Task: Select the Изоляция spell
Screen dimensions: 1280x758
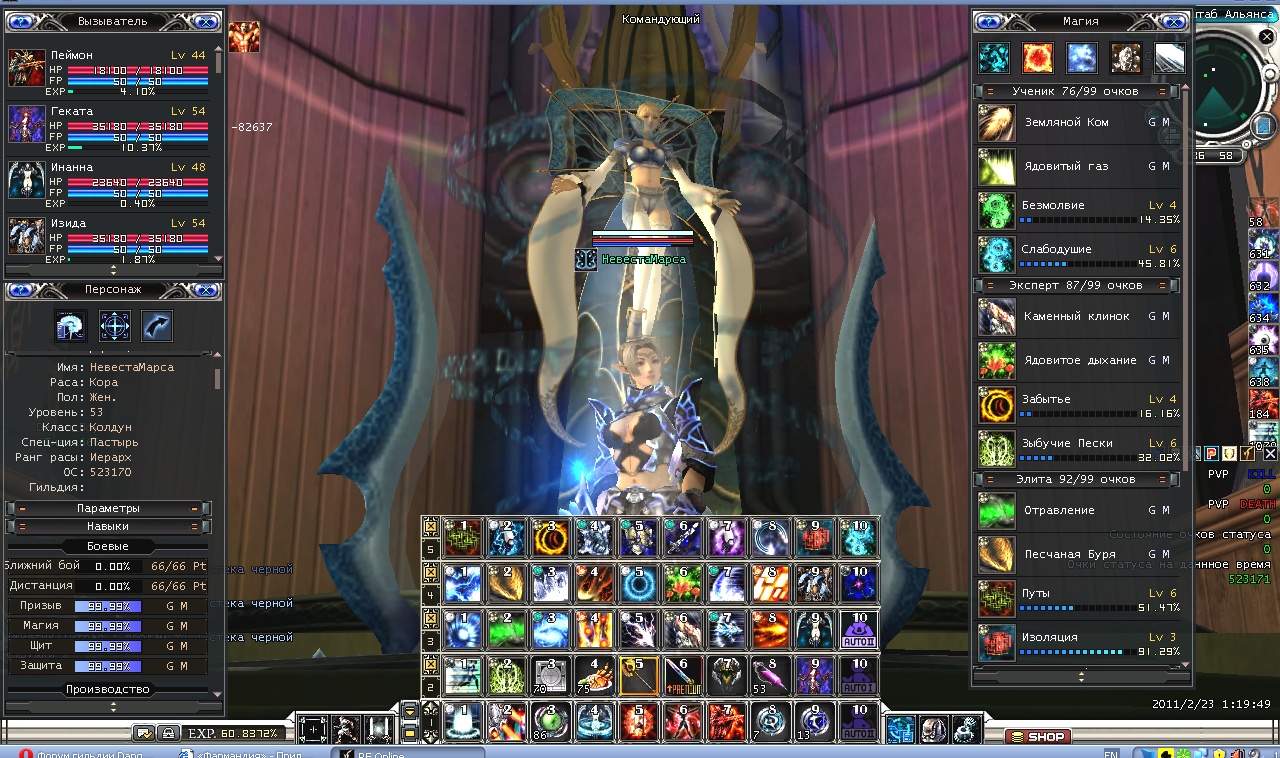Action: pyautogui.click(x=996, y=642)
